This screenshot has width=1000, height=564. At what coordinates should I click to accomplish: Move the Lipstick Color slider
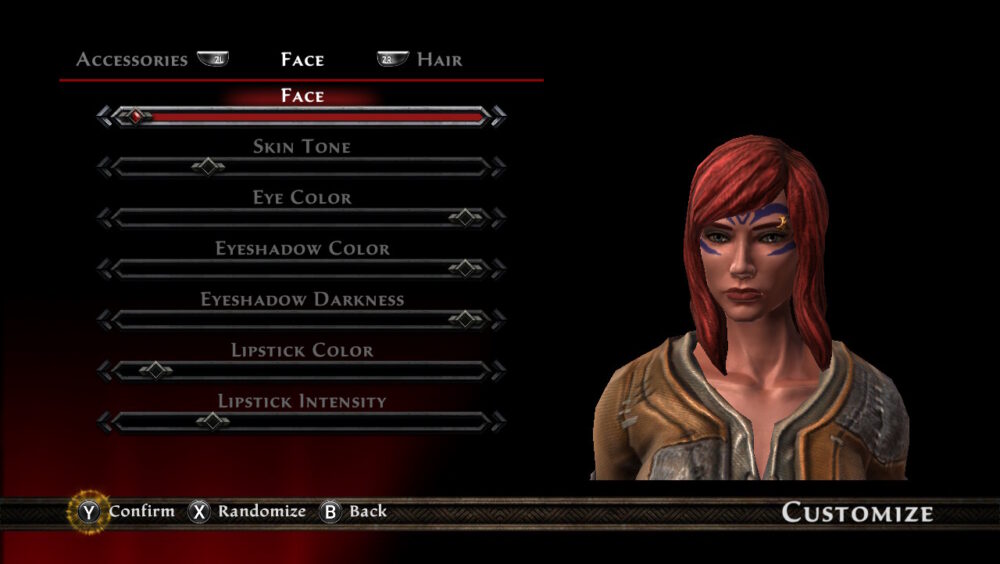point(156,371)
